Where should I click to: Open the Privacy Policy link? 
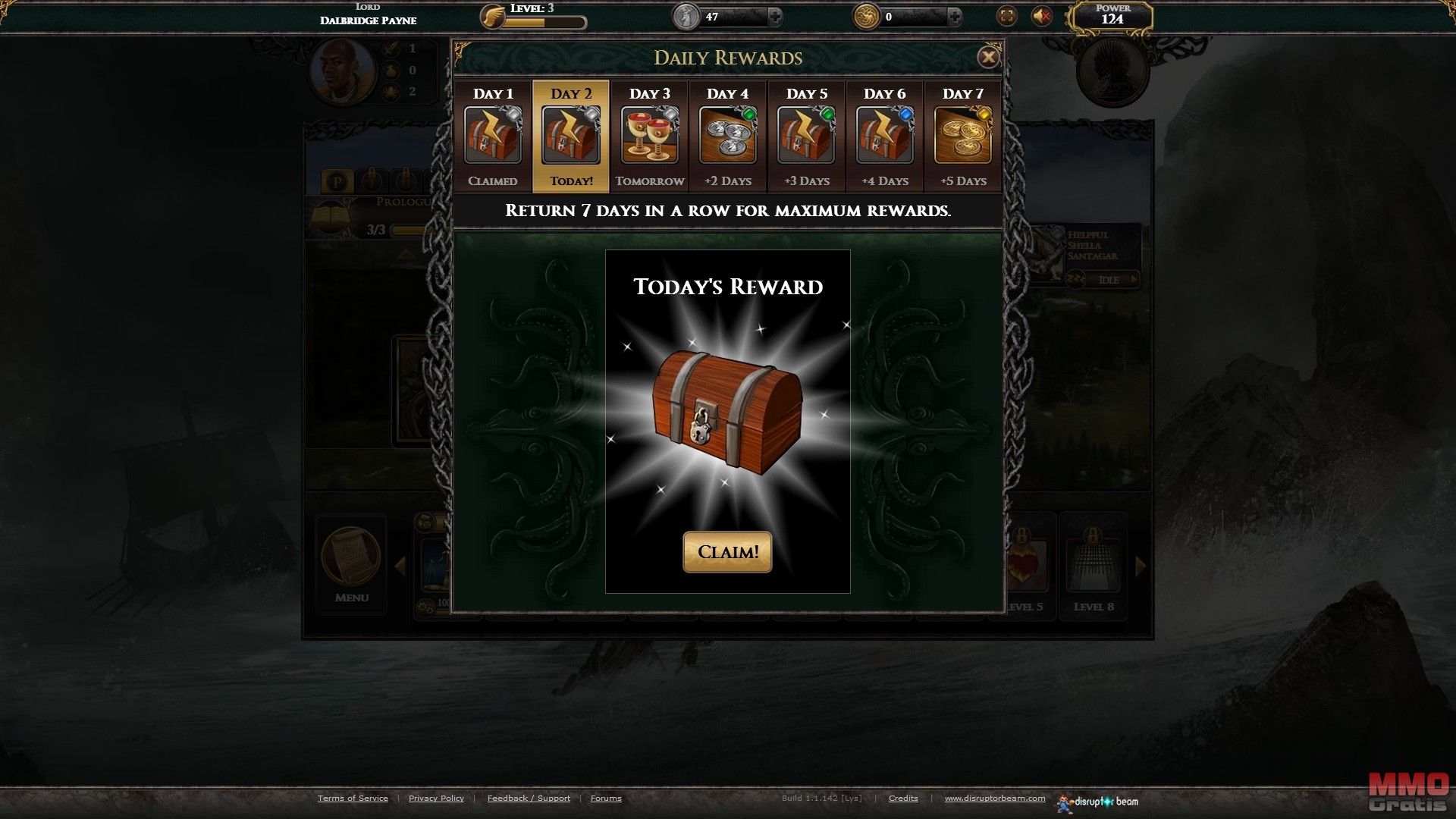click(x=436, y=798)
